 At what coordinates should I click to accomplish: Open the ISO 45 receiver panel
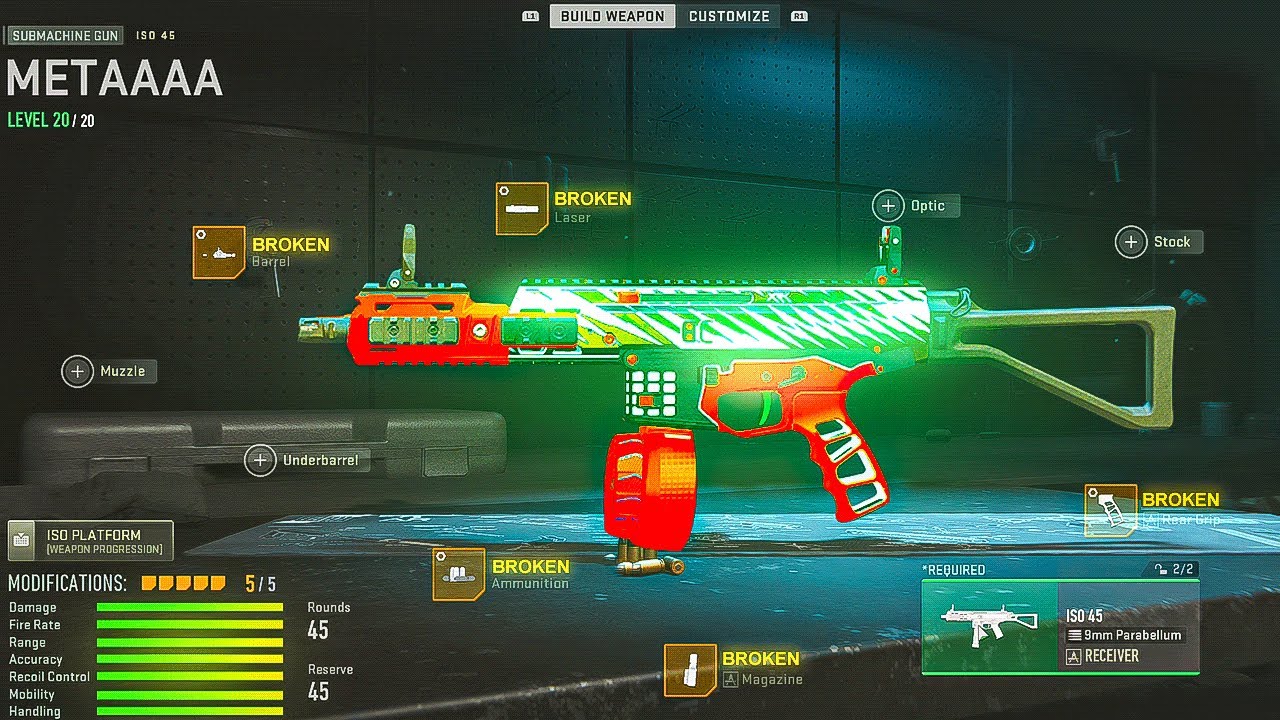pyautogui.click(x=1060, y=627)
